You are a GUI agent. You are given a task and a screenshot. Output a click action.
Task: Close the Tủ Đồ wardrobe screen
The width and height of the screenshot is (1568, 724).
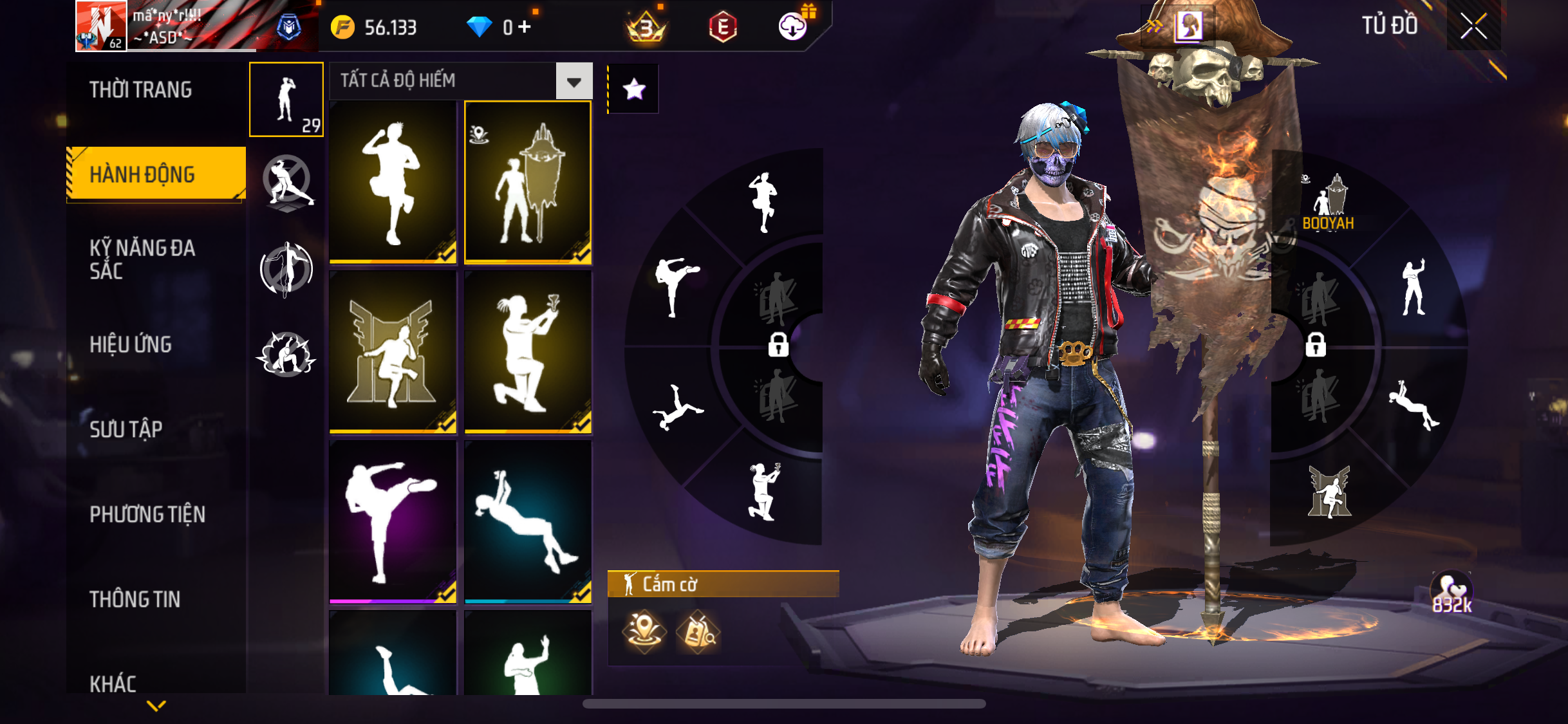coord(1473,26)
